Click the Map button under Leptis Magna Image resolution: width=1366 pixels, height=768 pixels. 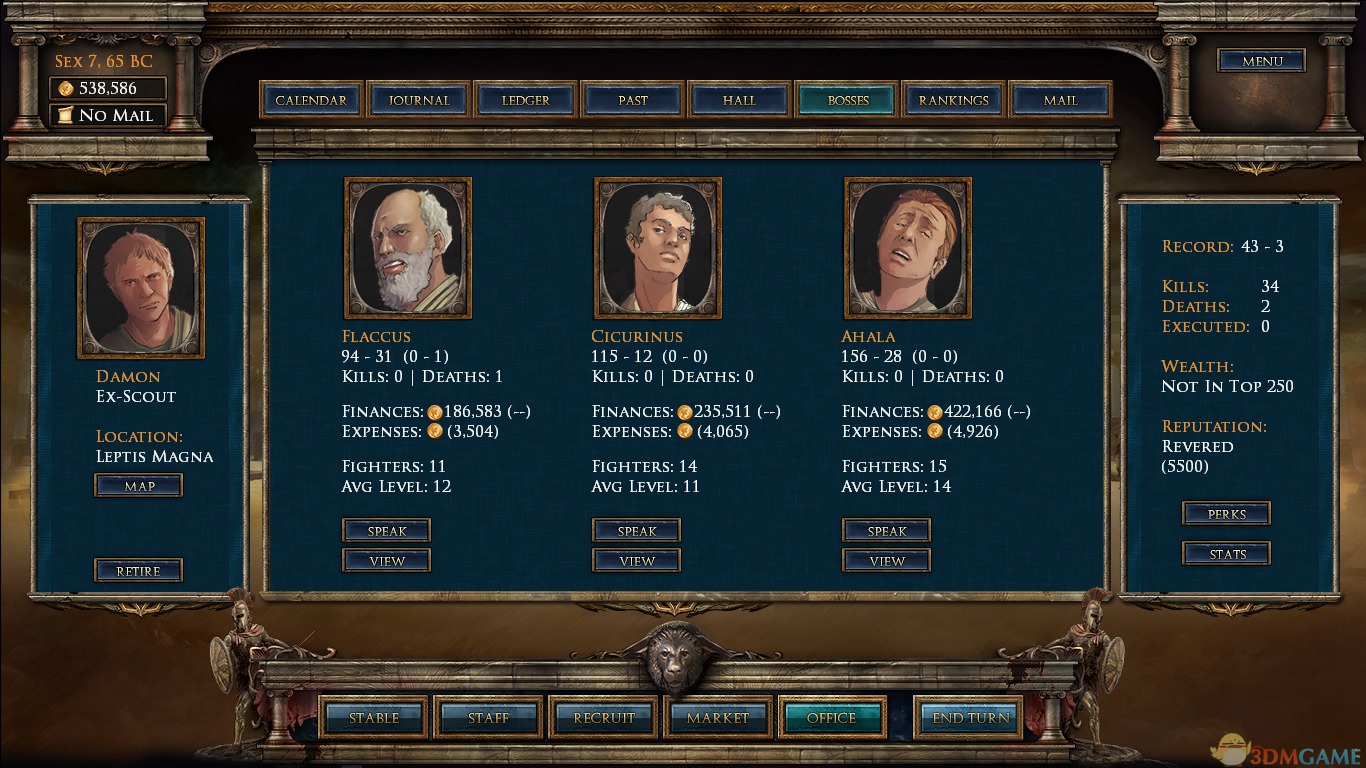[x=139, y=486]
